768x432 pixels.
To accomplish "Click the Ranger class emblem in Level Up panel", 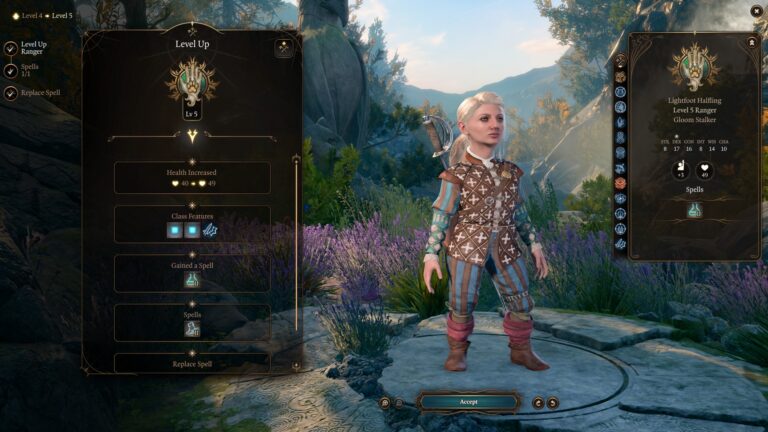I will (x=192, y=79).
